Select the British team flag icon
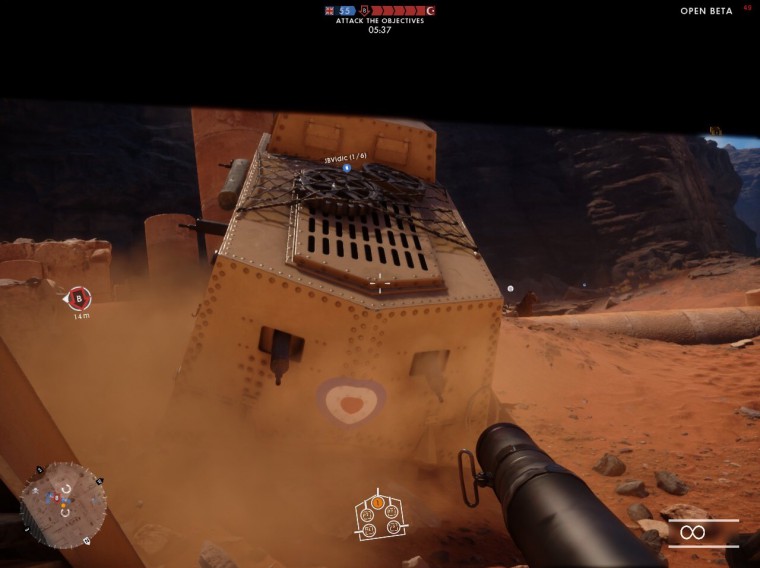Screen dimensions: 760x568 point(329,10)
